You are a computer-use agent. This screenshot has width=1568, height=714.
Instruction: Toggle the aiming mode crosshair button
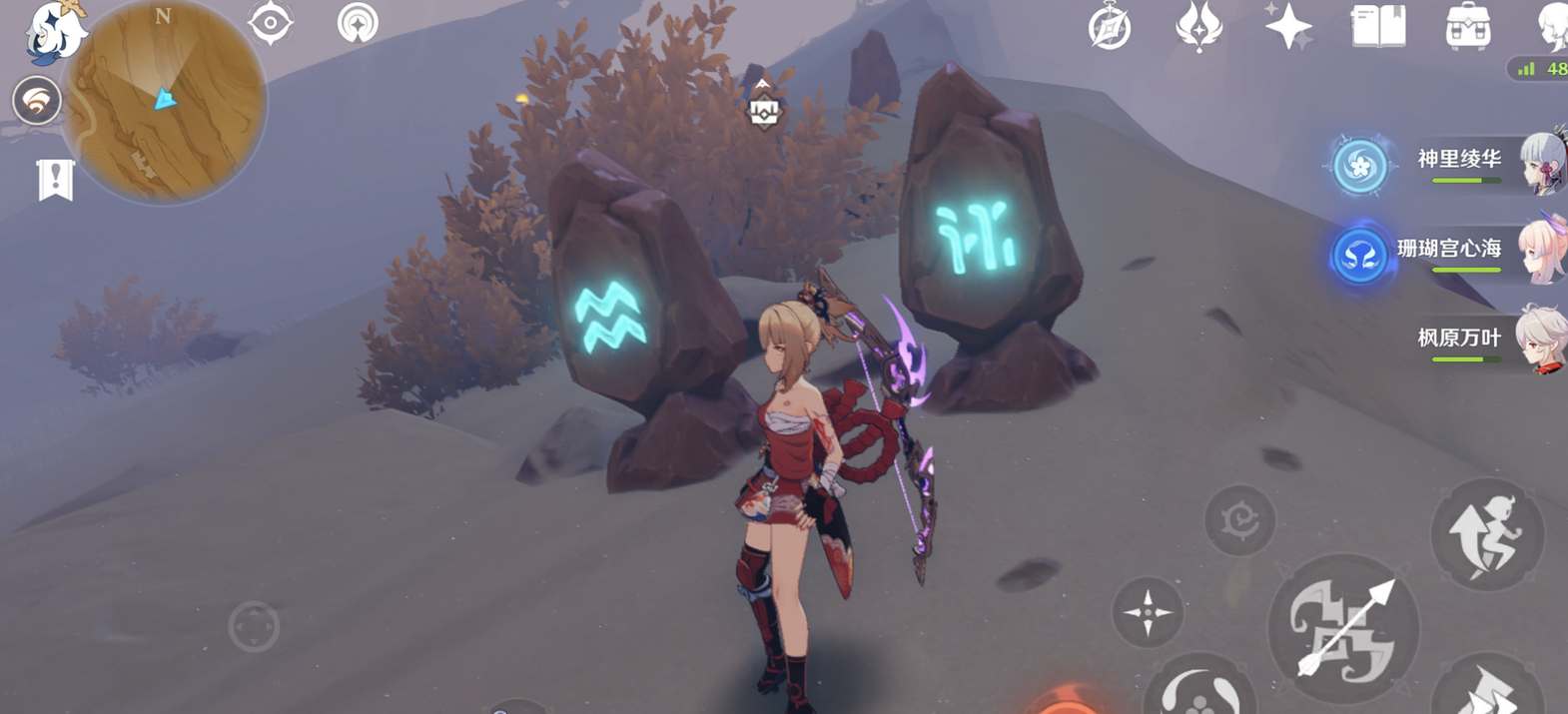pos(1148,611)
